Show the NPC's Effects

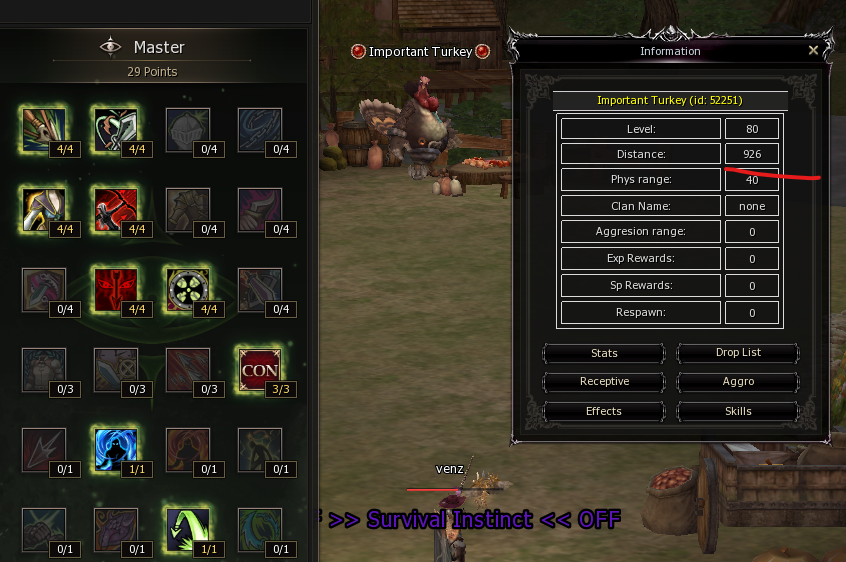[604, 411]
